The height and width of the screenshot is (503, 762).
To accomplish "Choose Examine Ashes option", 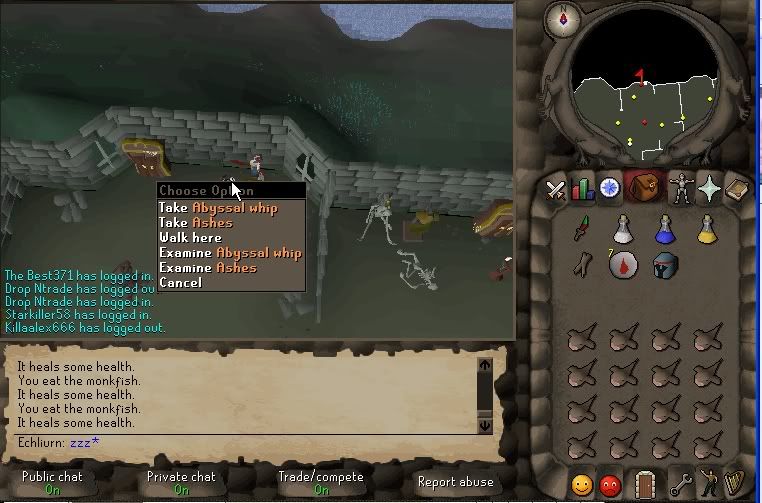I will coord(207,268).
